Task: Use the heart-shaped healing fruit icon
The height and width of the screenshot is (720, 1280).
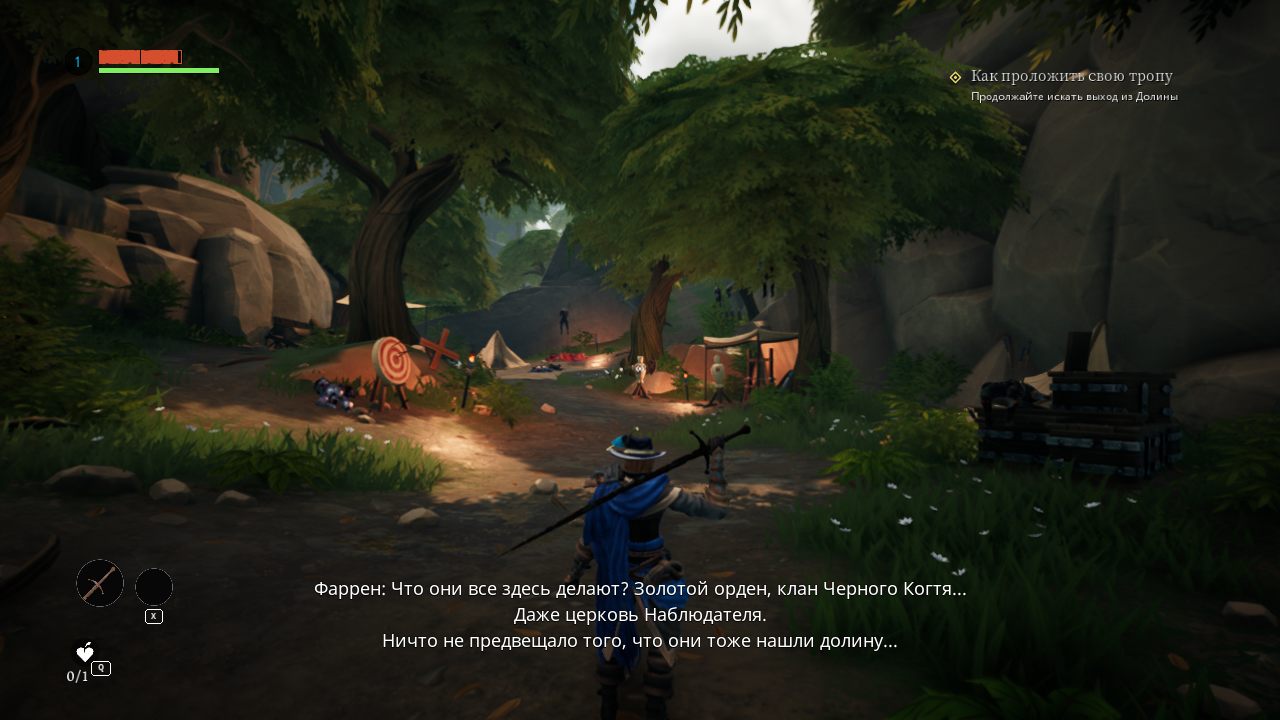Action: [85, 652]
